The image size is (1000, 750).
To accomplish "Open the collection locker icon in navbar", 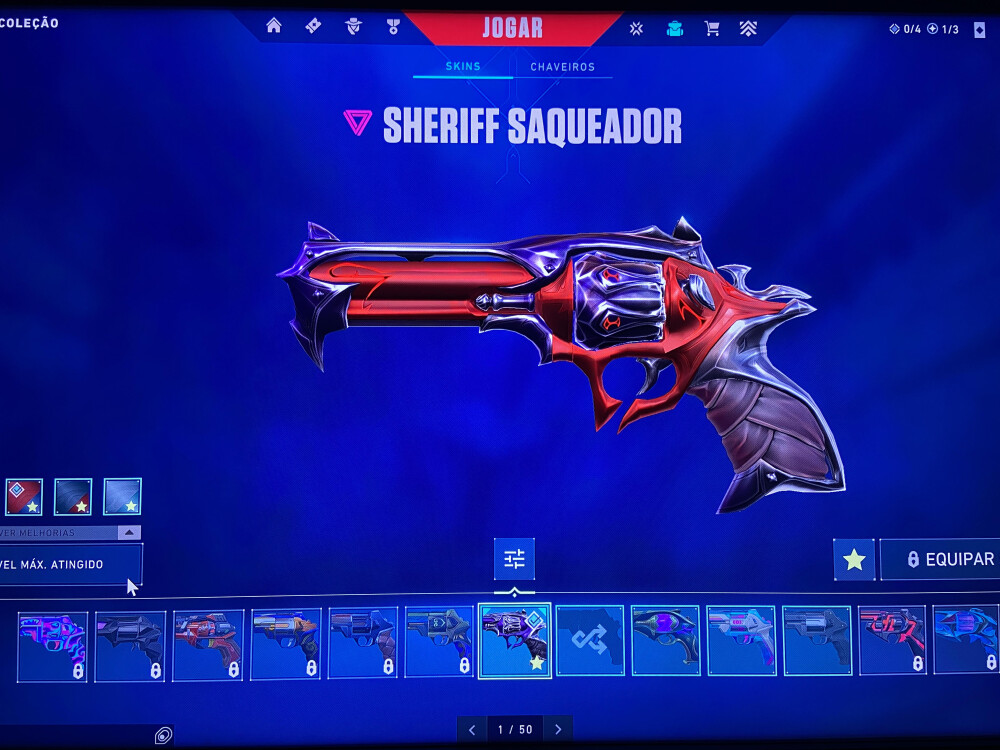I will pos(675,28).
